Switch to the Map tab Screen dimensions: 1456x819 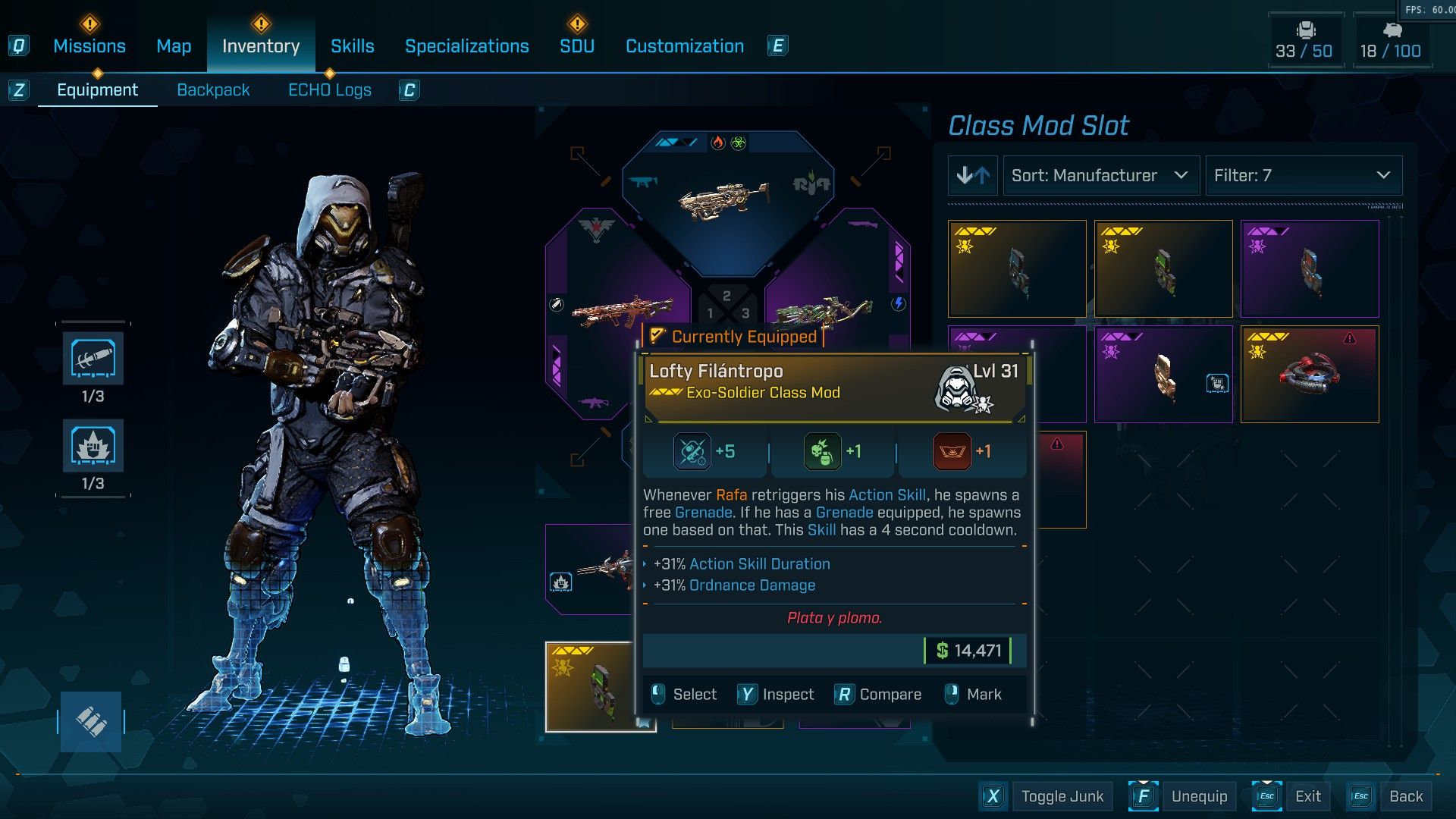point(174,46)
